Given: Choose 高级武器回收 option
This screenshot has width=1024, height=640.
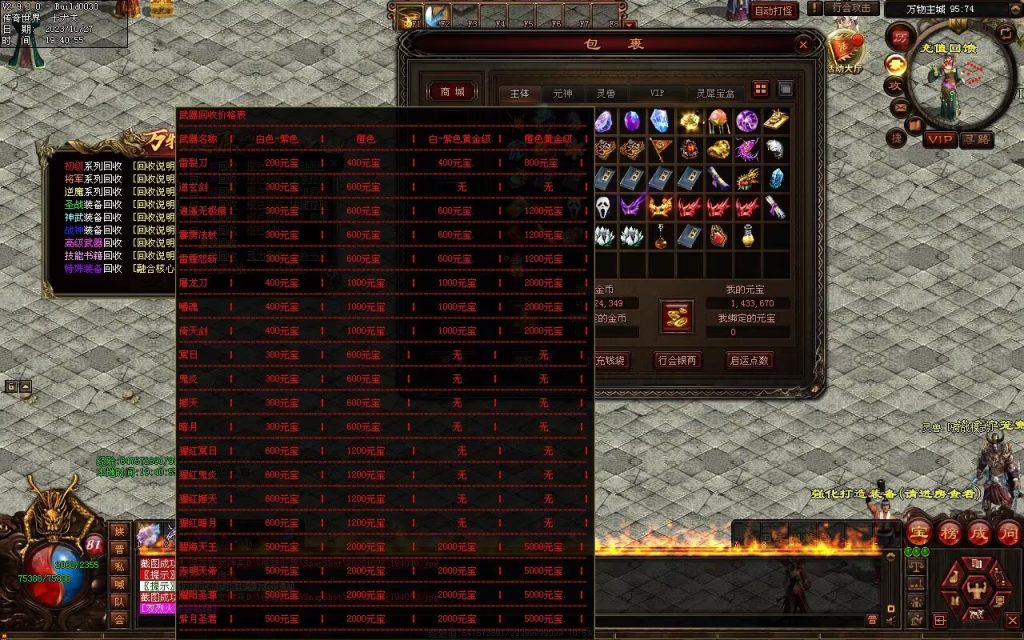Looking at the screenshot, I should (x=93, y=243).
